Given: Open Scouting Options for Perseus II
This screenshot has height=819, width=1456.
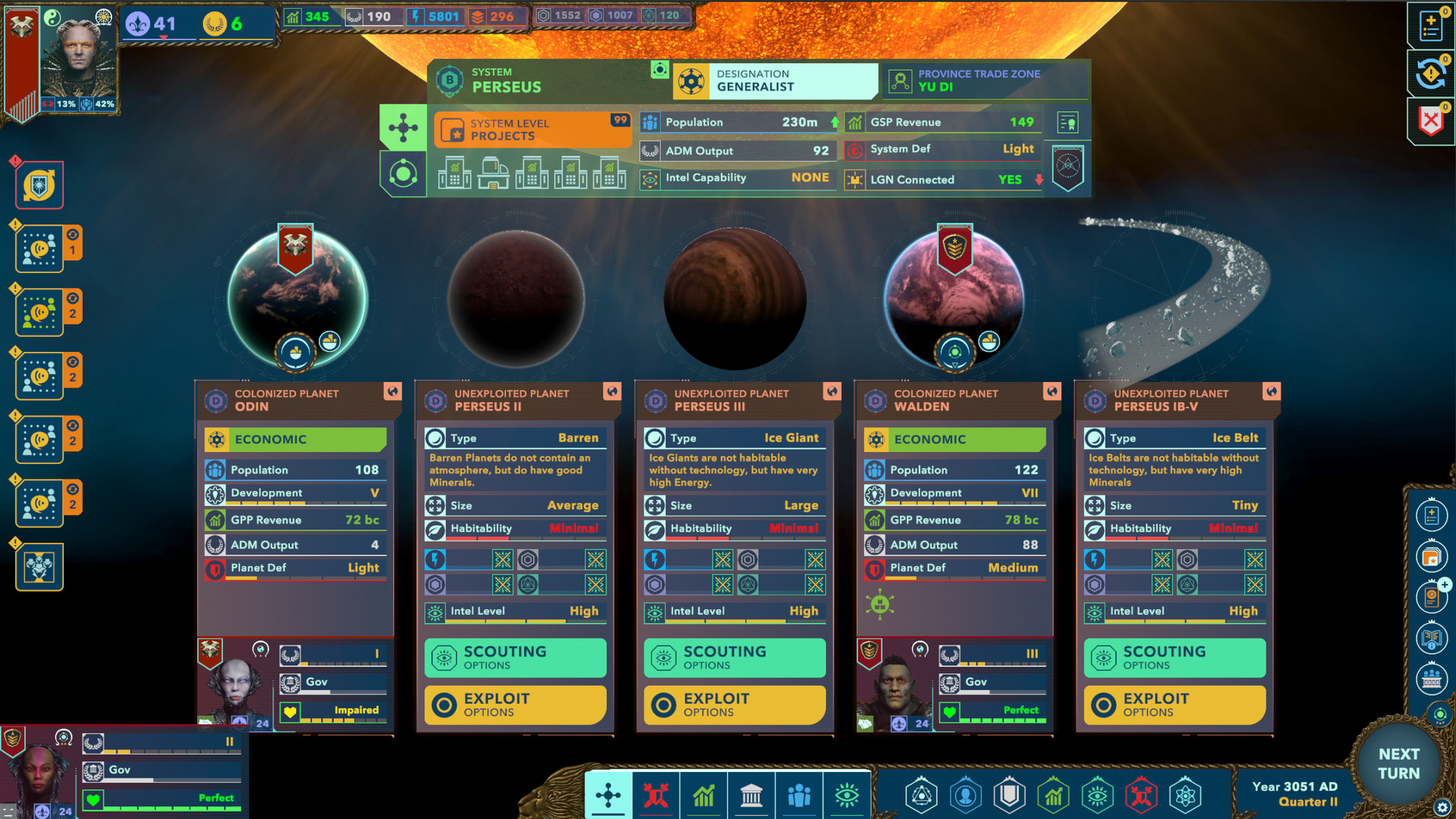Looking at the screenshot, I should coord(514,657).
